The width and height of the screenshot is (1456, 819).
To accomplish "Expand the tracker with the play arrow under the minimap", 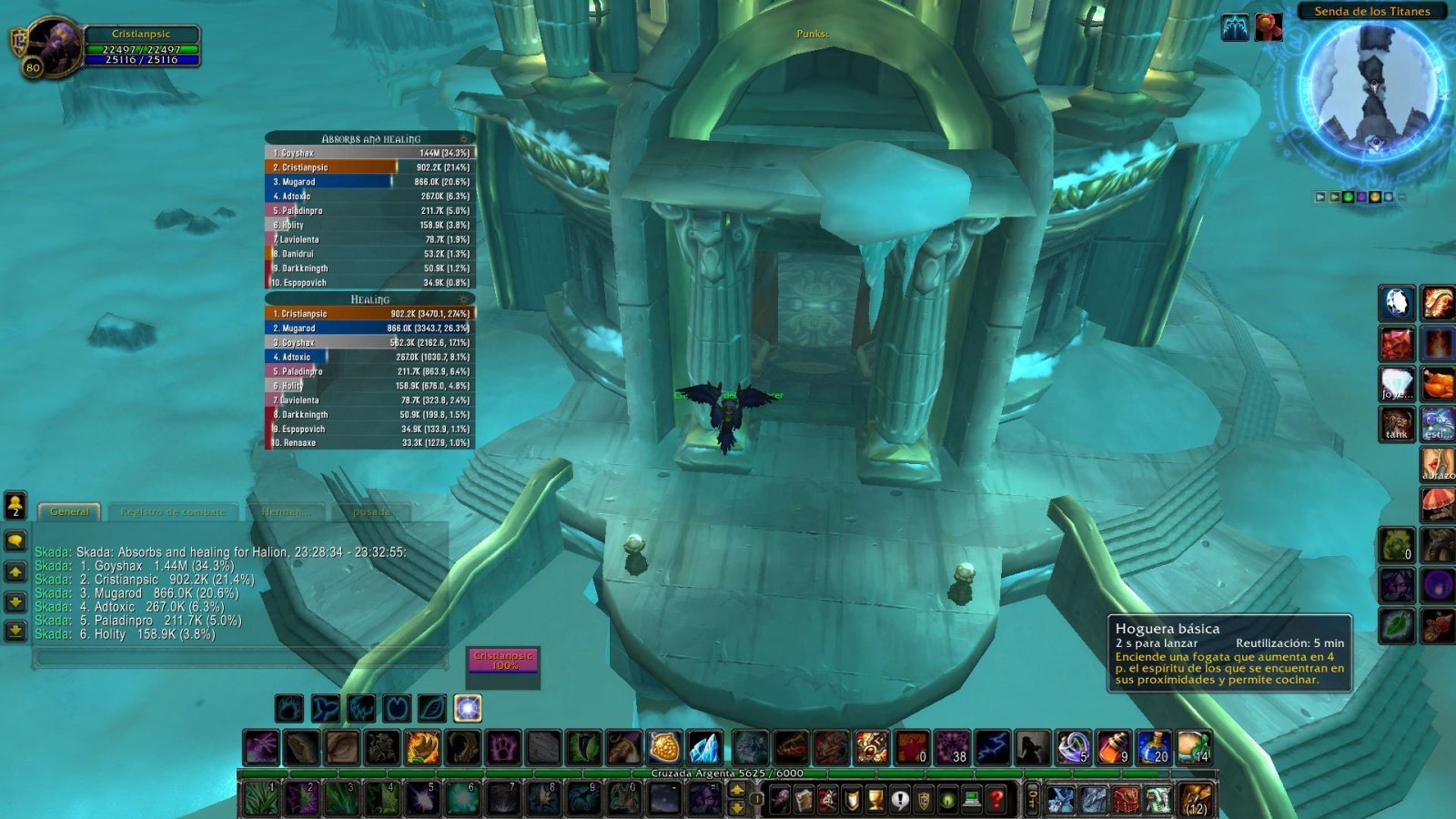I will (1319, 197).
